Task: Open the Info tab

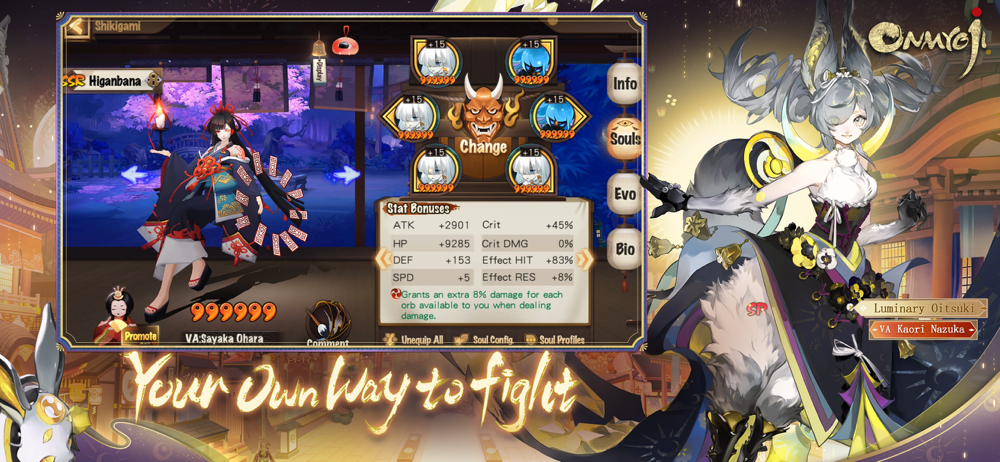Action: (x=625, y=84)
